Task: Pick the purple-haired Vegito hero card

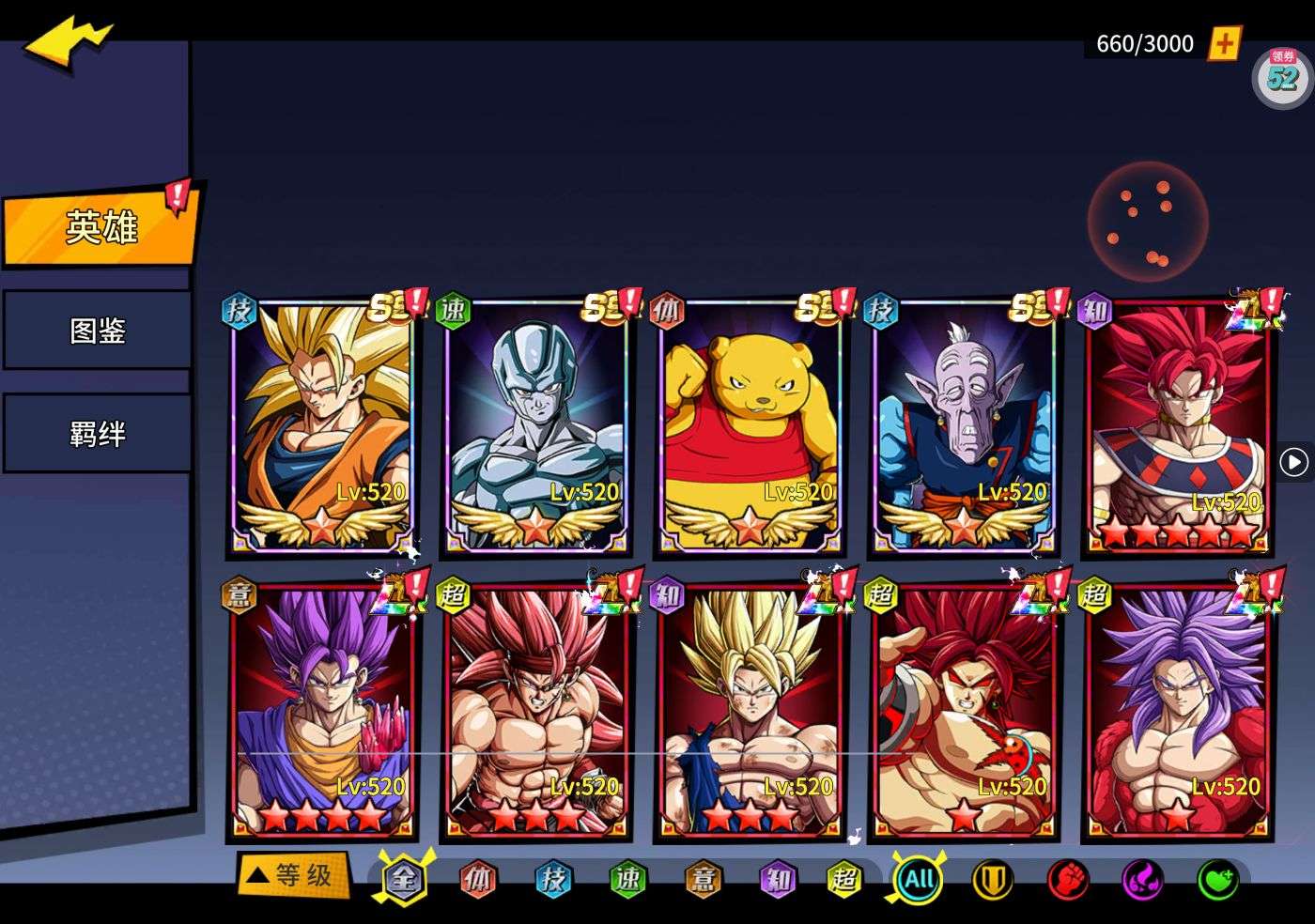Action: 322,711
